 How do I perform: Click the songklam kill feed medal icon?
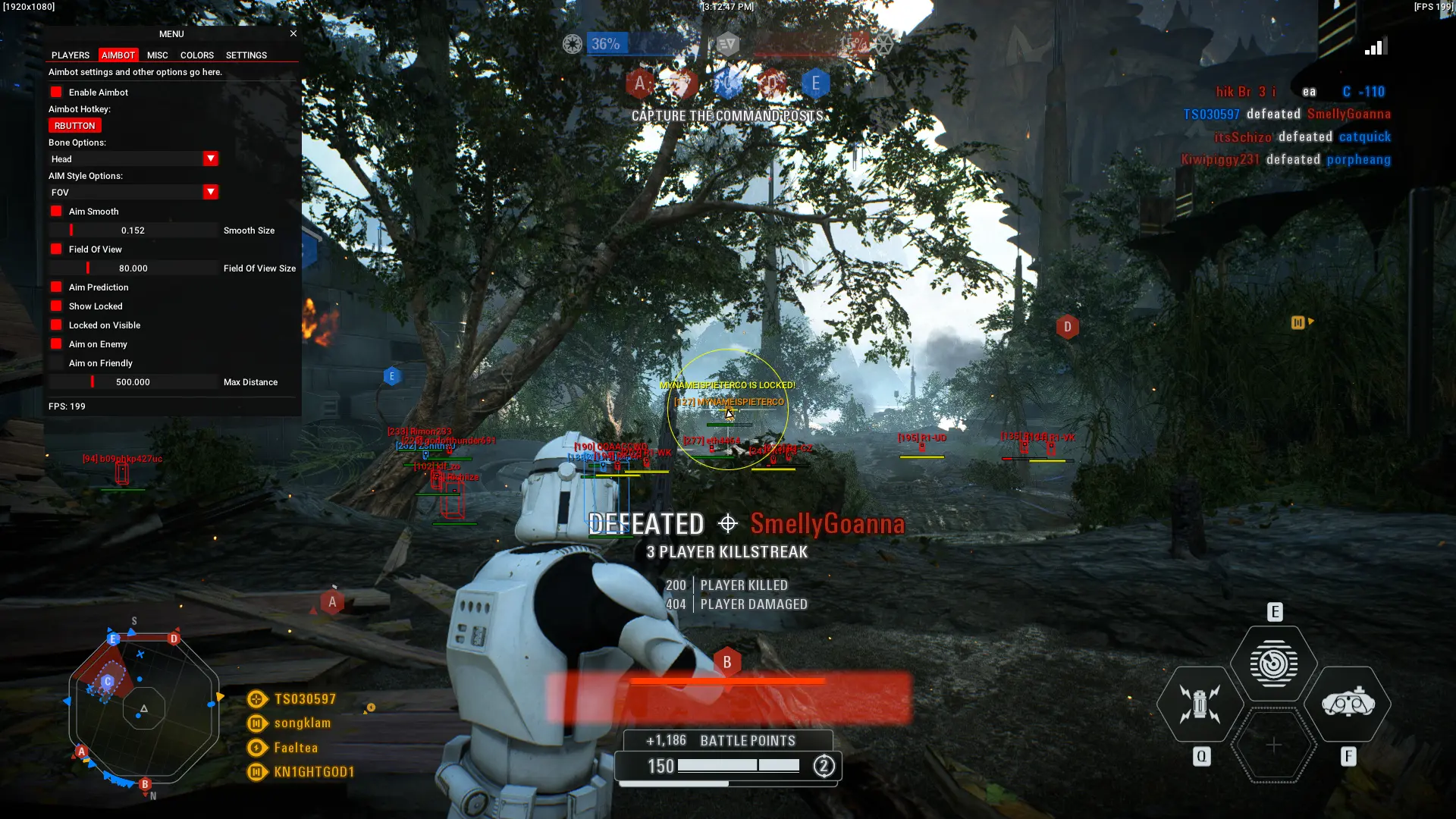click(256, 723)
